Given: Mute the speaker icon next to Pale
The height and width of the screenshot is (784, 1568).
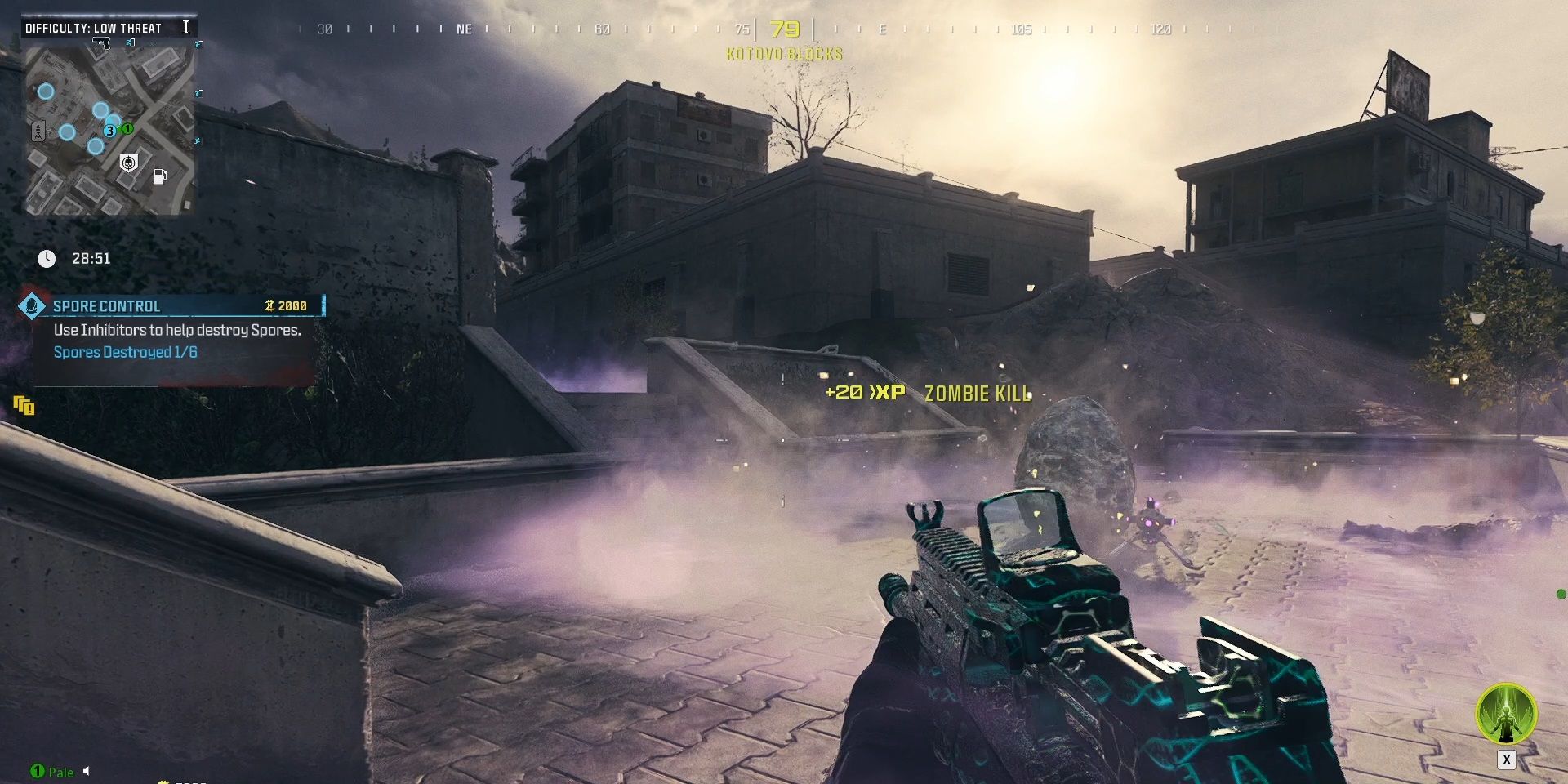Looking at the screenshot, I should [87, 772].
